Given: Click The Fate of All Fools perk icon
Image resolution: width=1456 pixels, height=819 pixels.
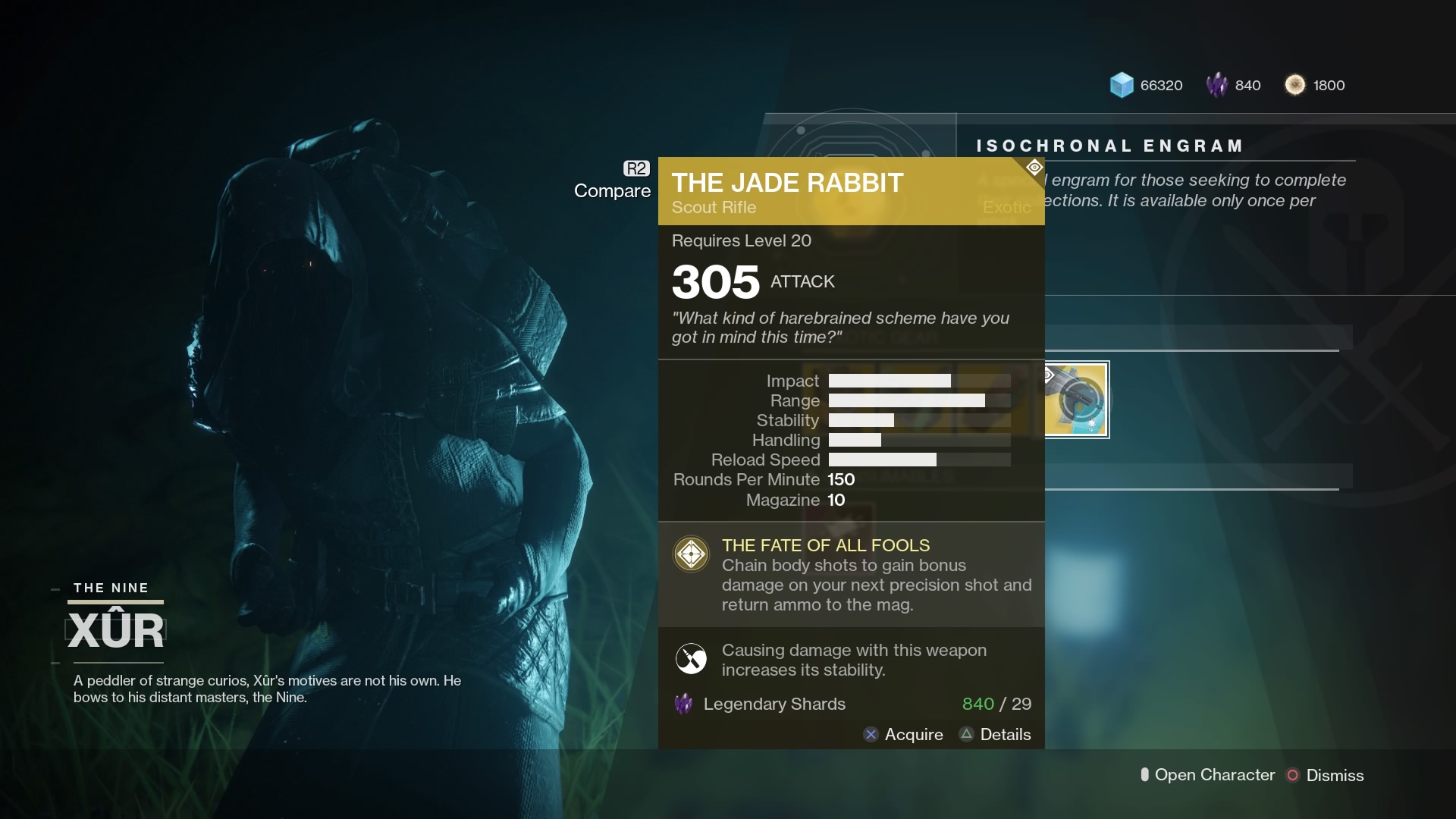Looking at the screenshot, I should click(691, 554).
